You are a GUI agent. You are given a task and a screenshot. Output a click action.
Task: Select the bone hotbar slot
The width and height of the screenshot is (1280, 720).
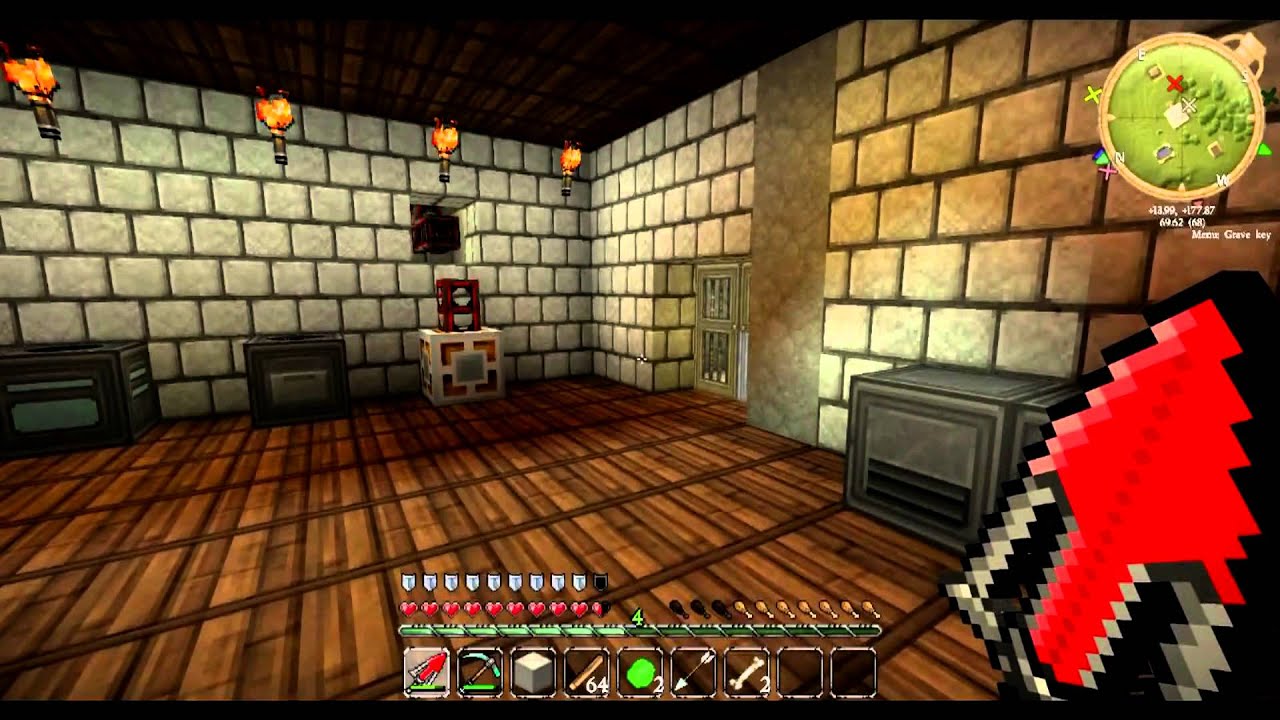tap(747, 673)
